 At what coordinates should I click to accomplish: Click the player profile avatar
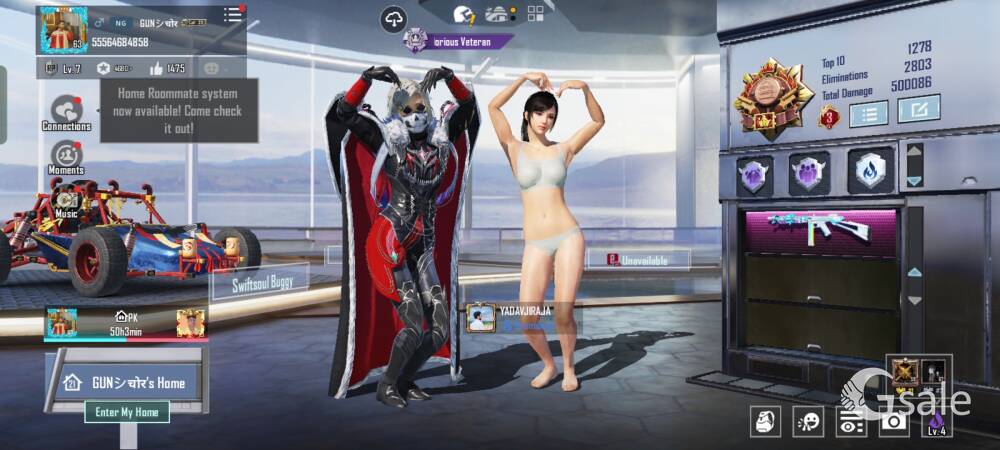click(63, 30)
